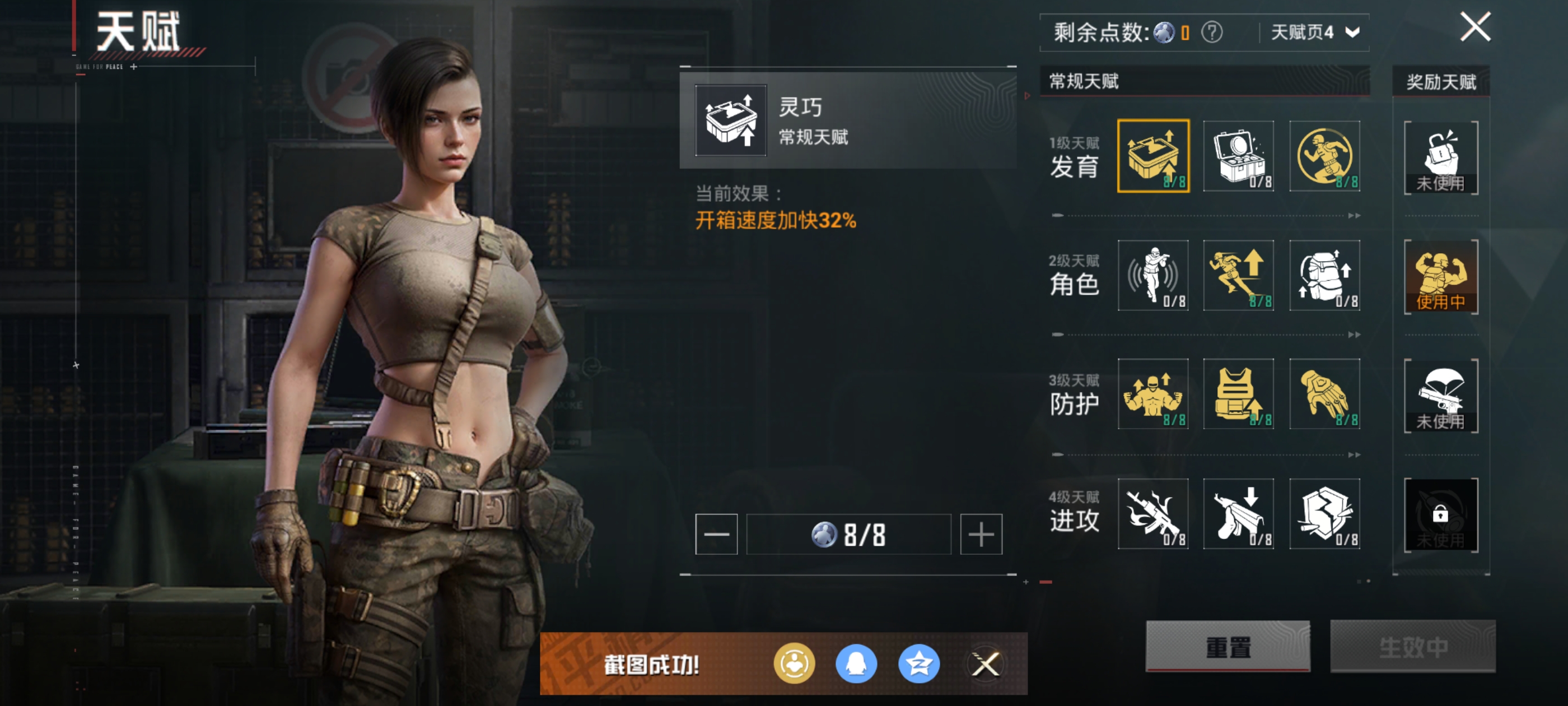Choose the sprinting runner arrow talent

(1238, 275)
